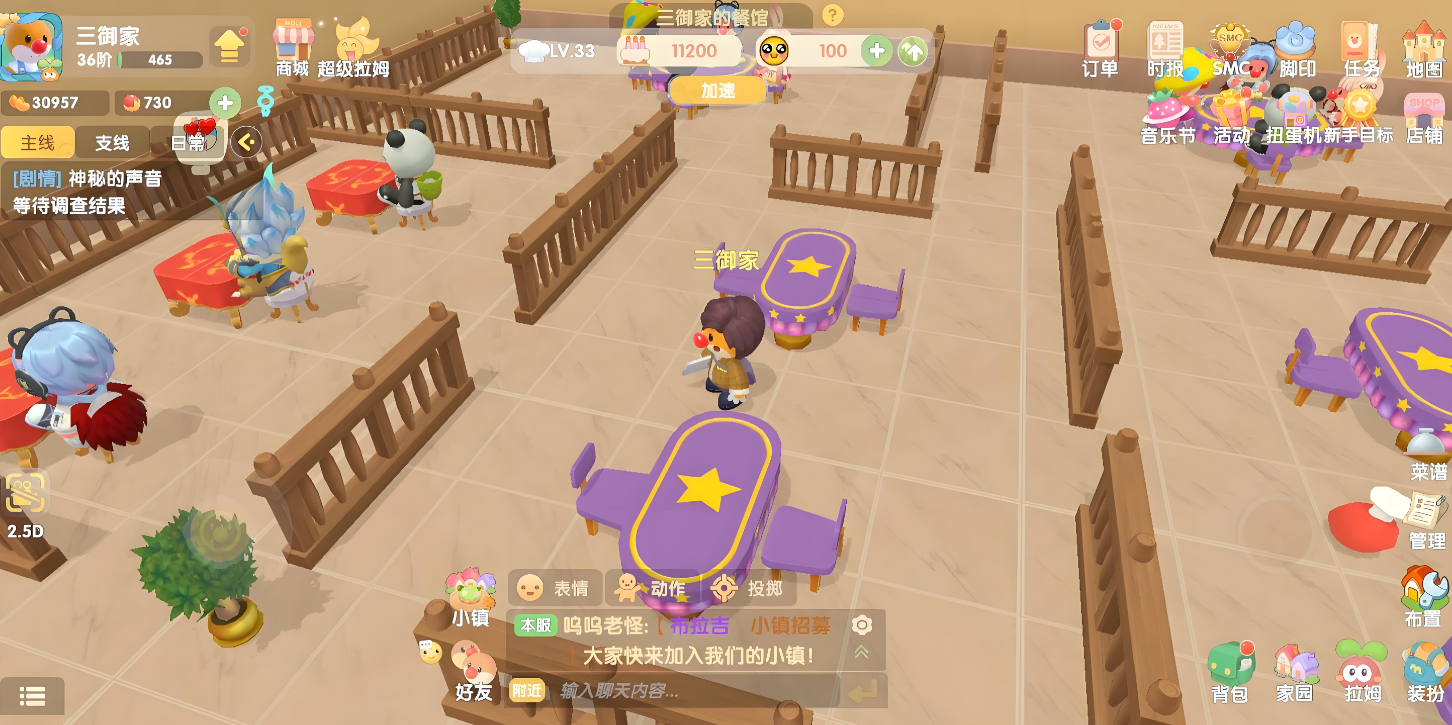The image size is (1452, 725).
Task: Switch to the 主线 quest tab
Action: pos(37,142)
